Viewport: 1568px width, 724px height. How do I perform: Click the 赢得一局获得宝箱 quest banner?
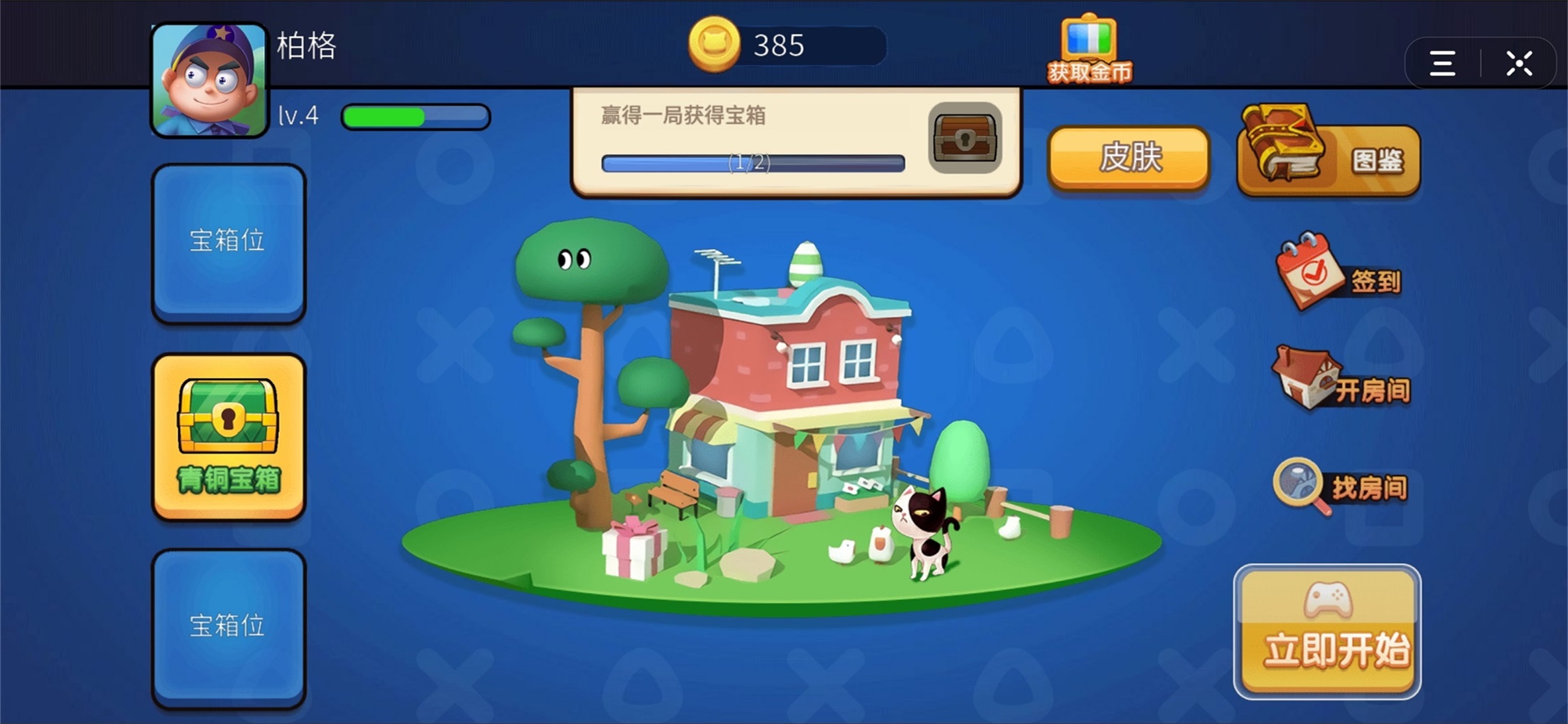click(683, 117)
